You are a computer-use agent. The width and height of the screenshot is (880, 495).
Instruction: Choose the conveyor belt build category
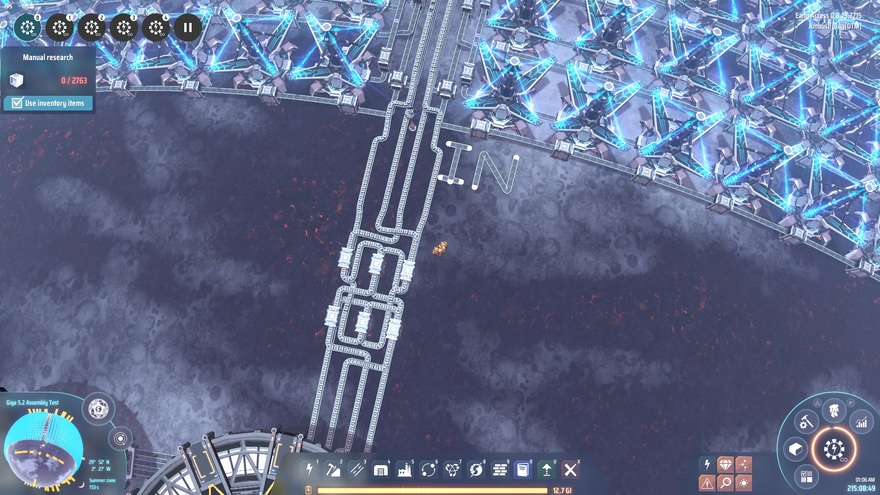click(357, 469)
